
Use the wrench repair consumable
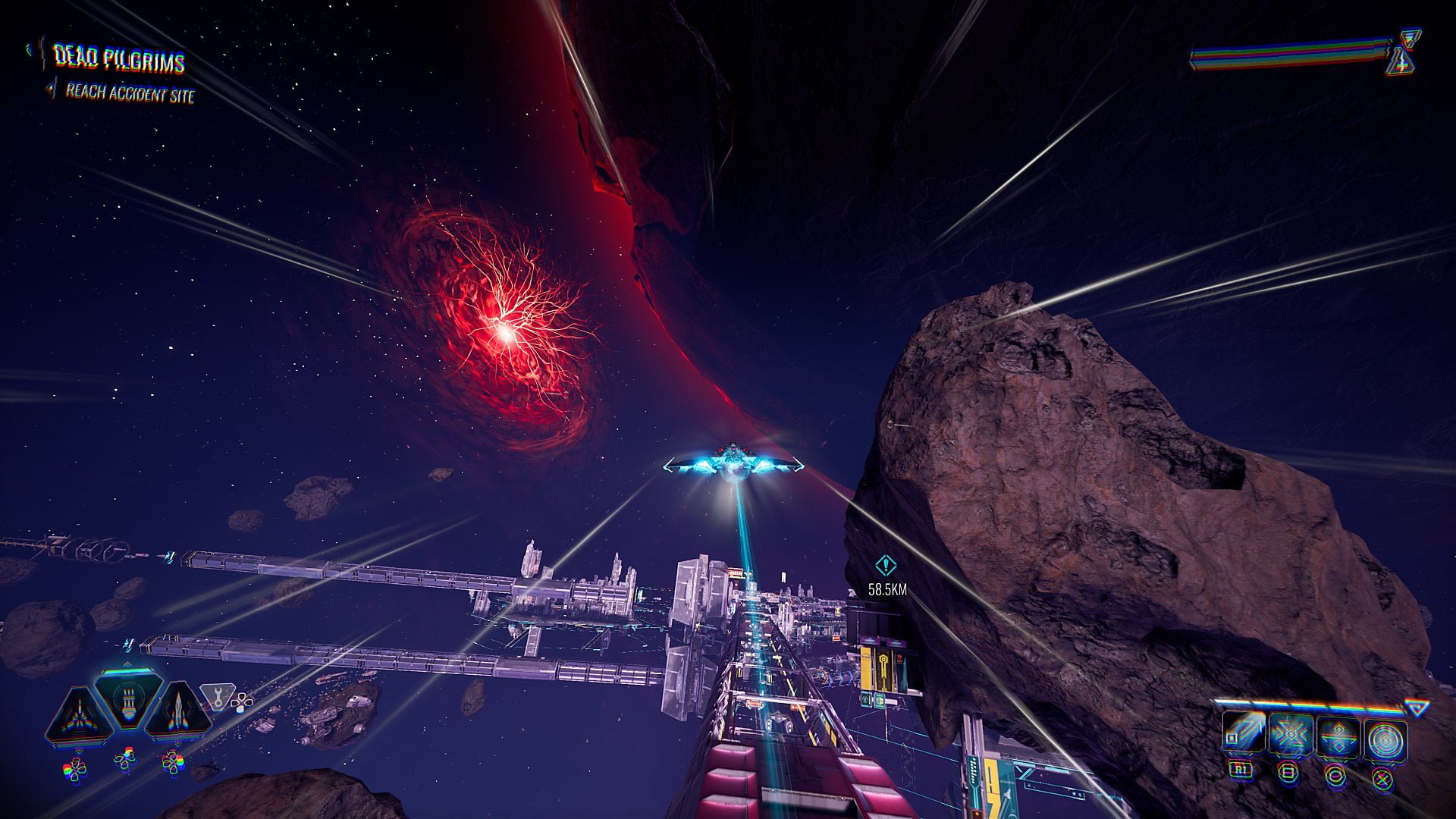216,695
